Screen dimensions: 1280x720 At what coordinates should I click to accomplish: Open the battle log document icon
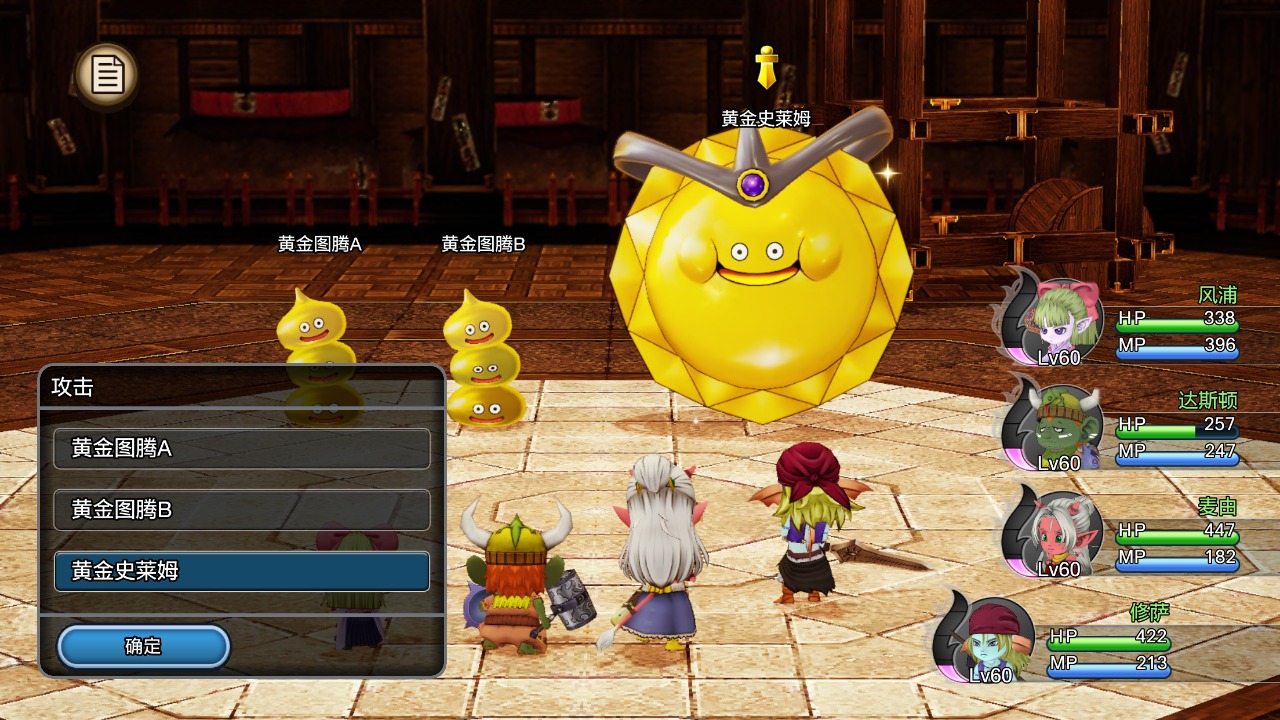click(x=107, y=74)
